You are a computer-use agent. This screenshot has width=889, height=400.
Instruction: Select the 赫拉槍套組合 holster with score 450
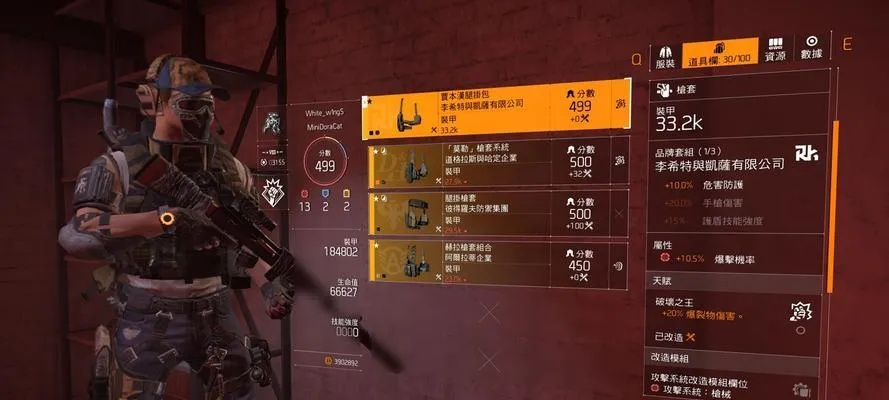497,262
